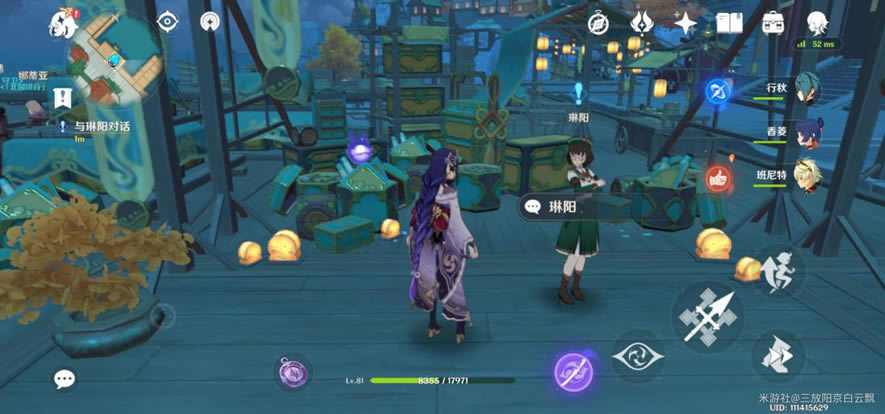Open the wish star icon
Image resolution: width=885 pixels, height=414 pixels.
[x=686, y=22]
